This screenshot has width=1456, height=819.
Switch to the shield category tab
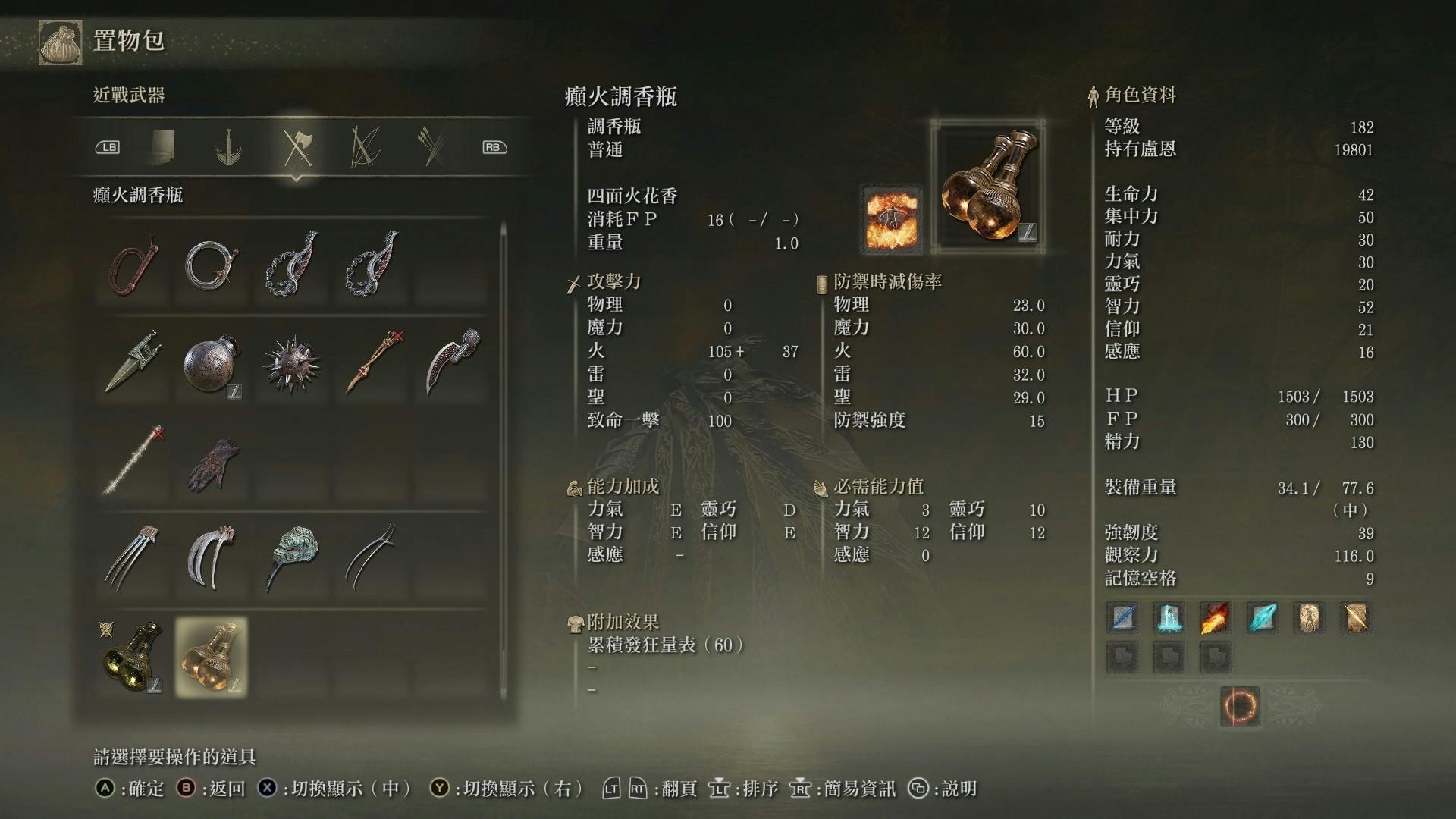pyautogui.click(x=163, y=146)
